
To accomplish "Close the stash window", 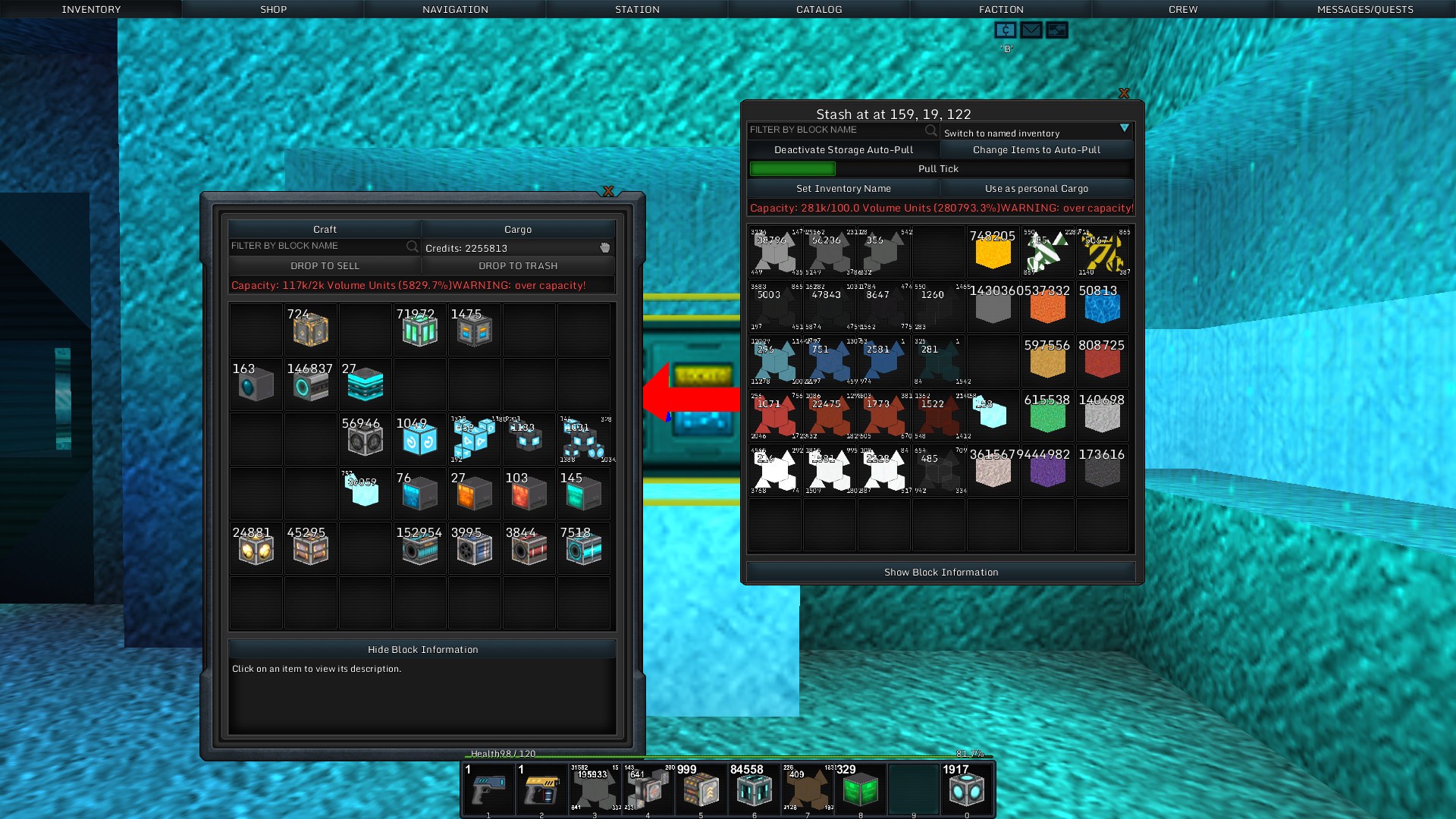I will point(1124,93).
